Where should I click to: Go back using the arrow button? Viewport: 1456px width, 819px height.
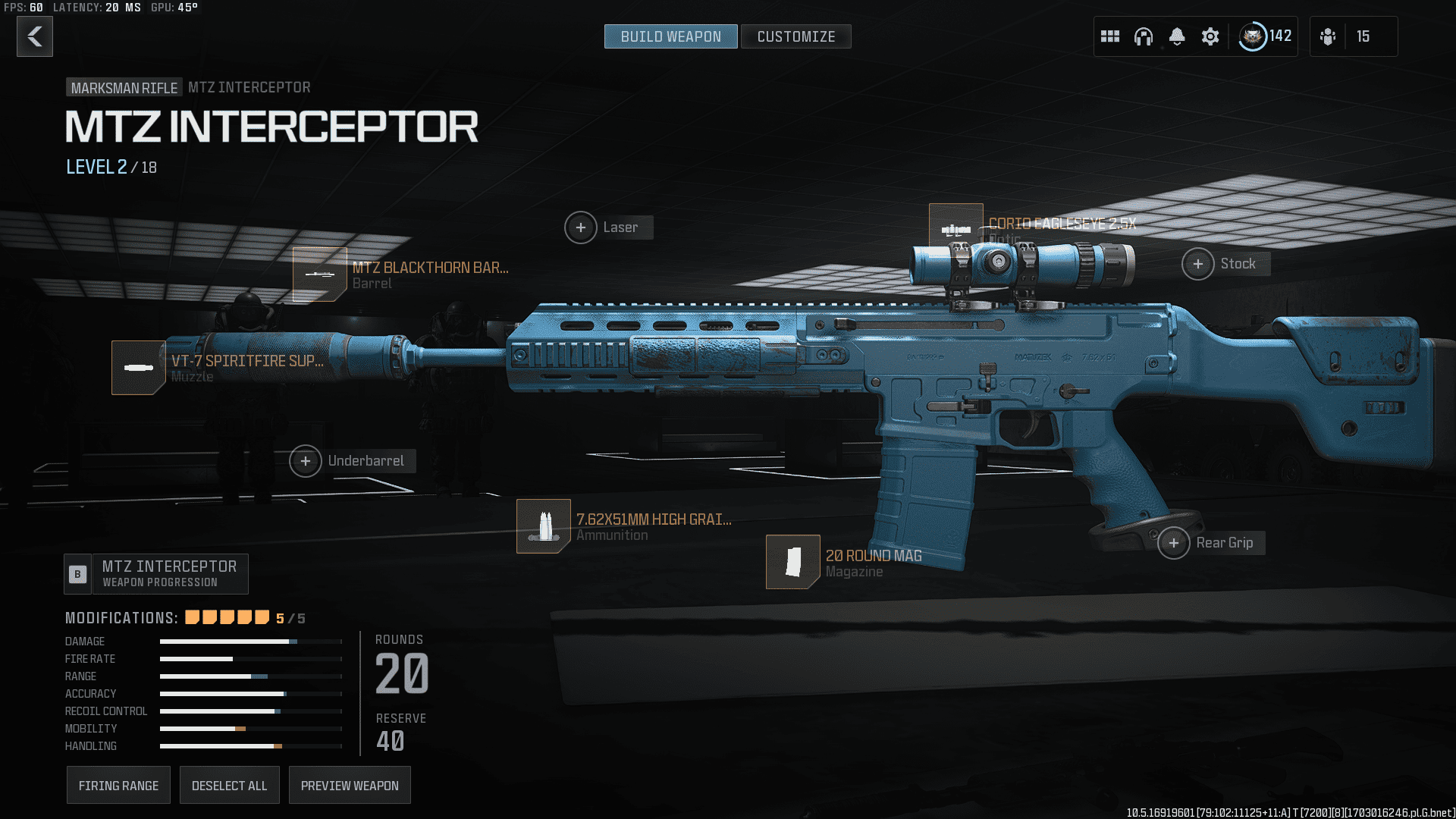click(x=35, y=36)
